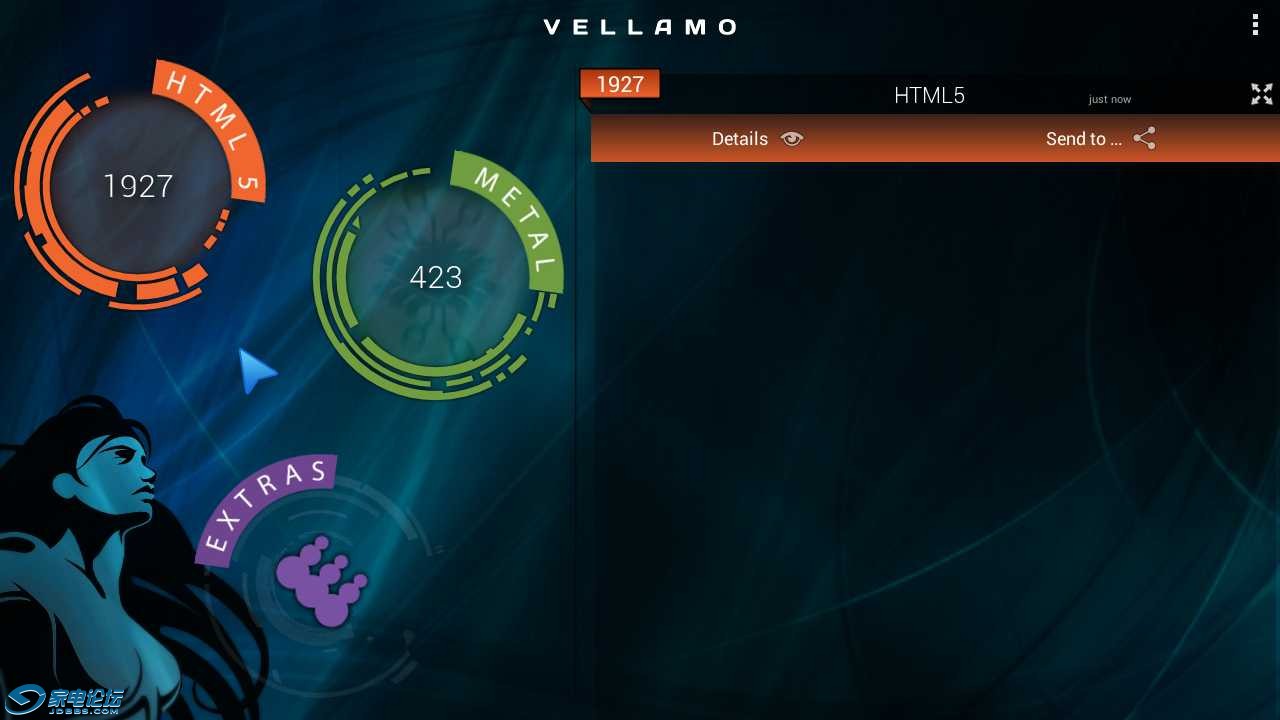Click the HTML5 title on result card

tap(929, 95)
